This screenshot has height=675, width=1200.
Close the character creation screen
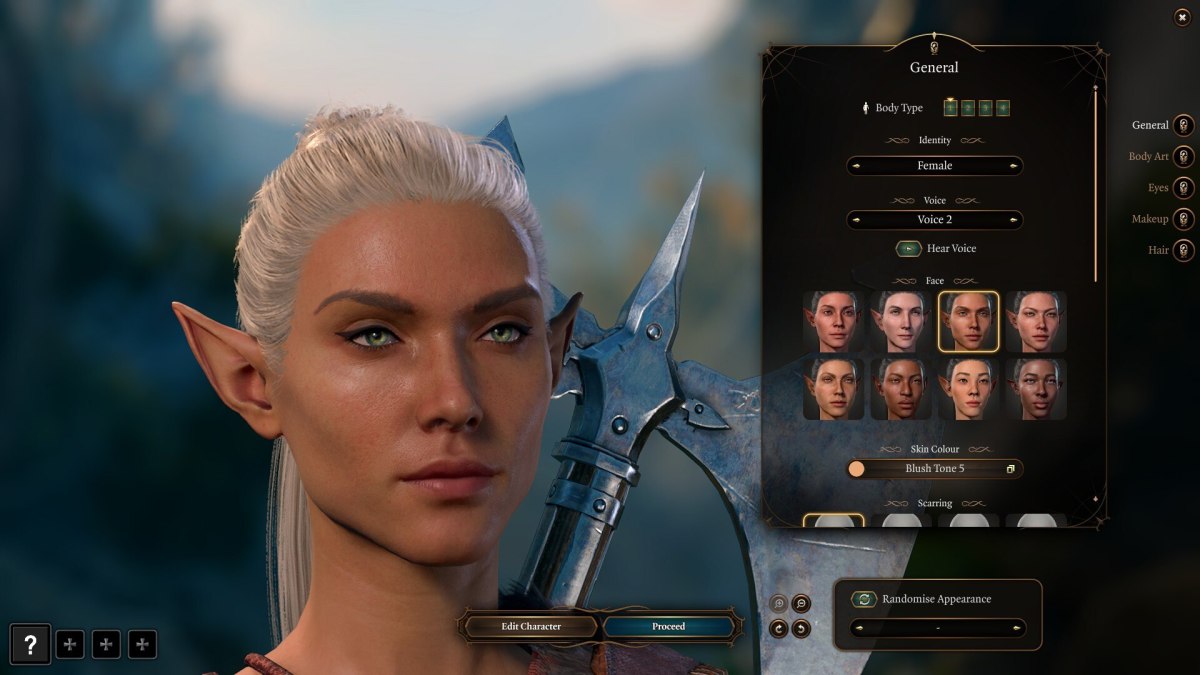pos(1182,17)
